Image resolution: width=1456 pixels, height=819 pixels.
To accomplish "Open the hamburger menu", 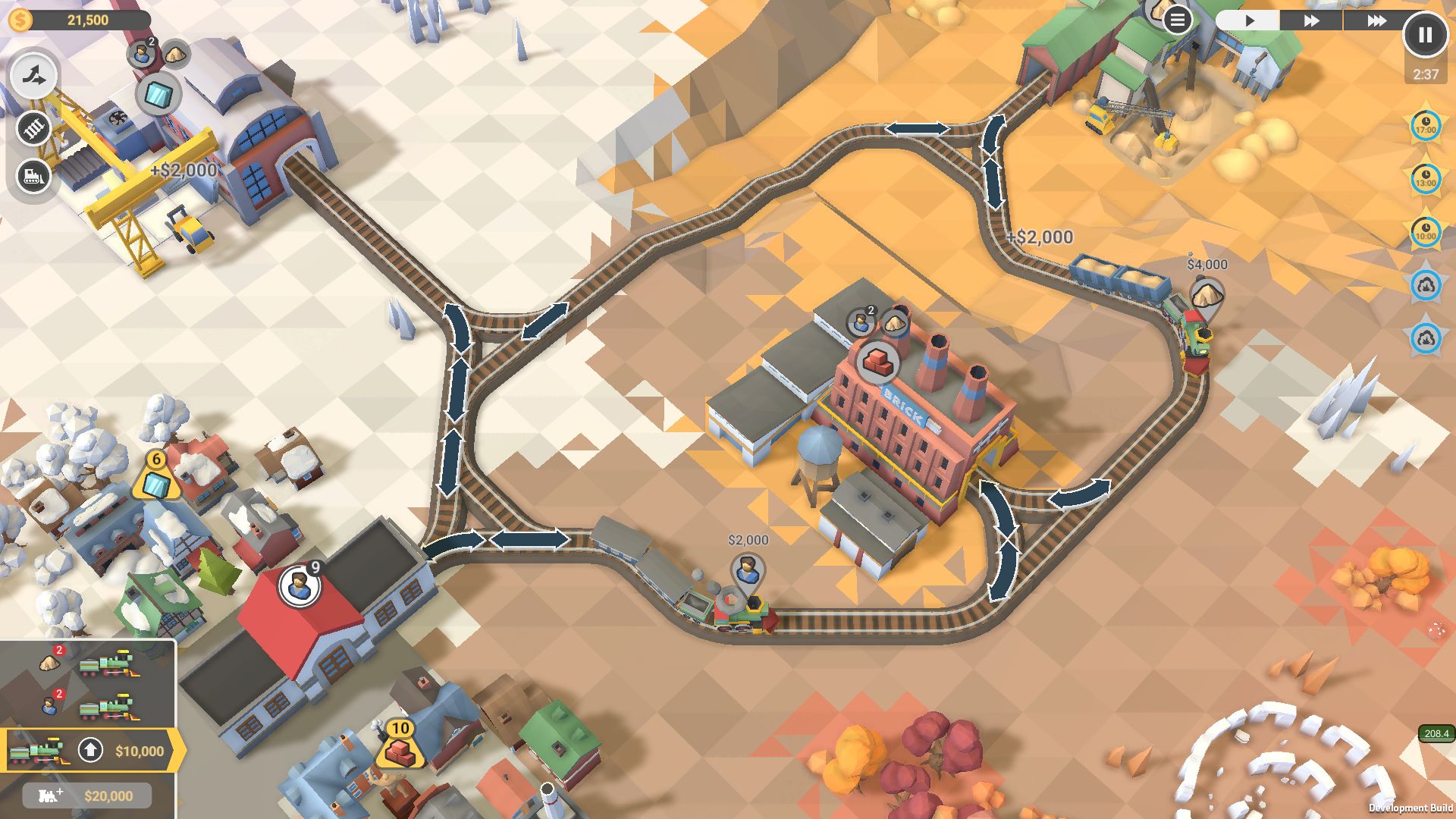I will (x=1177, y=20).
